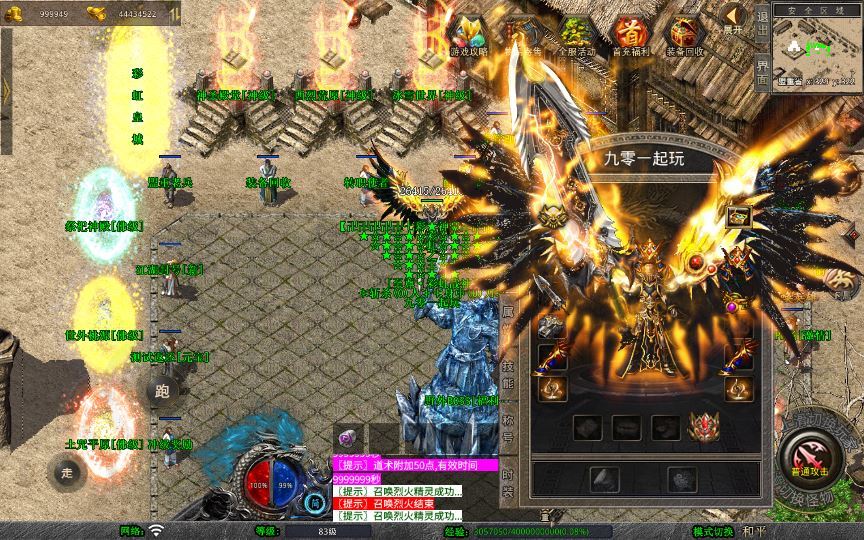Click the 界面 interface button
This screenshot has width=864, height=540.
coord(762,70)
